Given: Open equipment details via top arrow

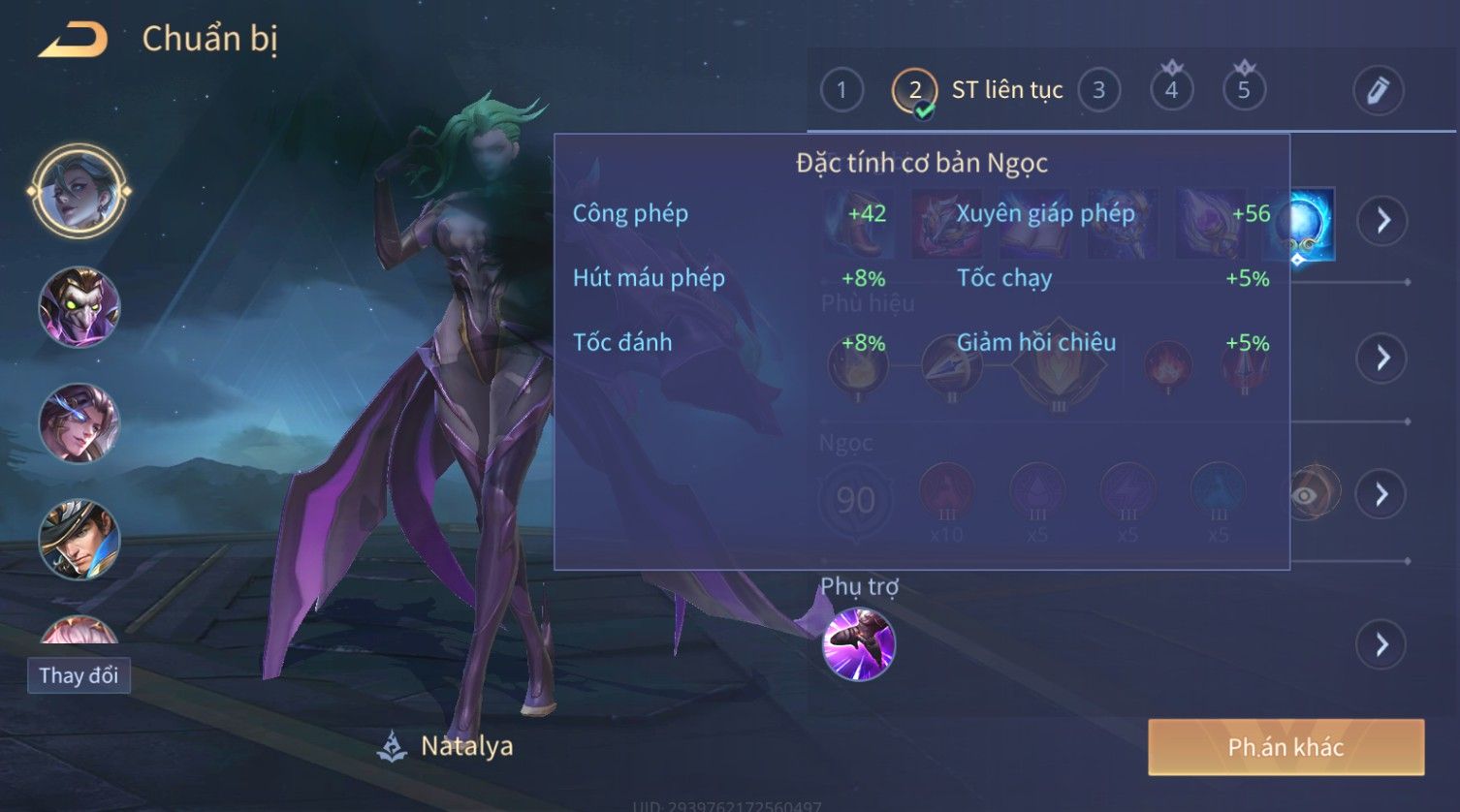Looking at the screenshot, I should 1382,221.
